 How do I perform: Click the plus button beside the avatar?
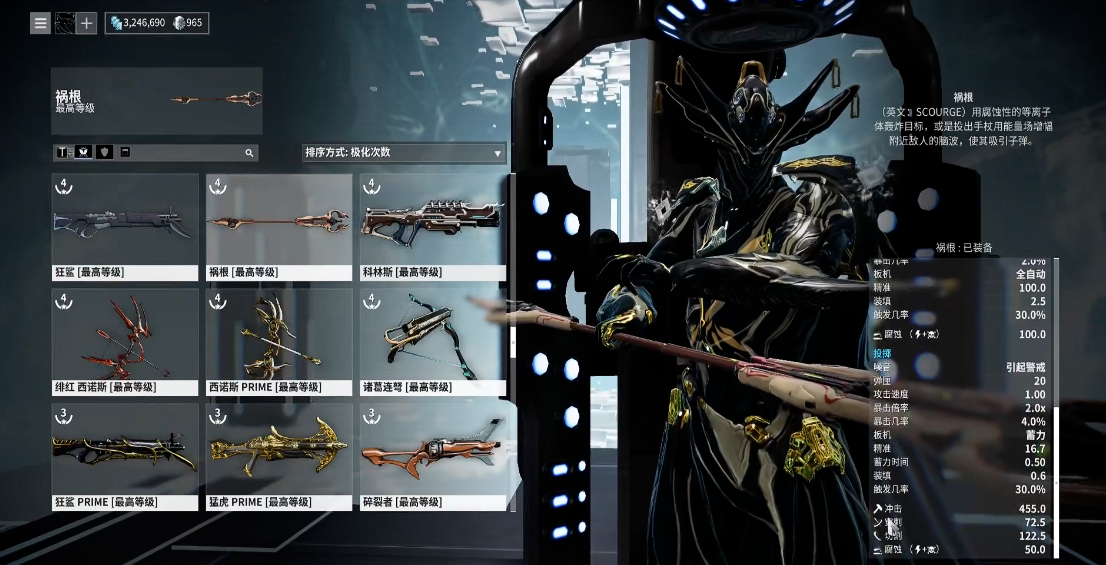[x=87, y=22]
